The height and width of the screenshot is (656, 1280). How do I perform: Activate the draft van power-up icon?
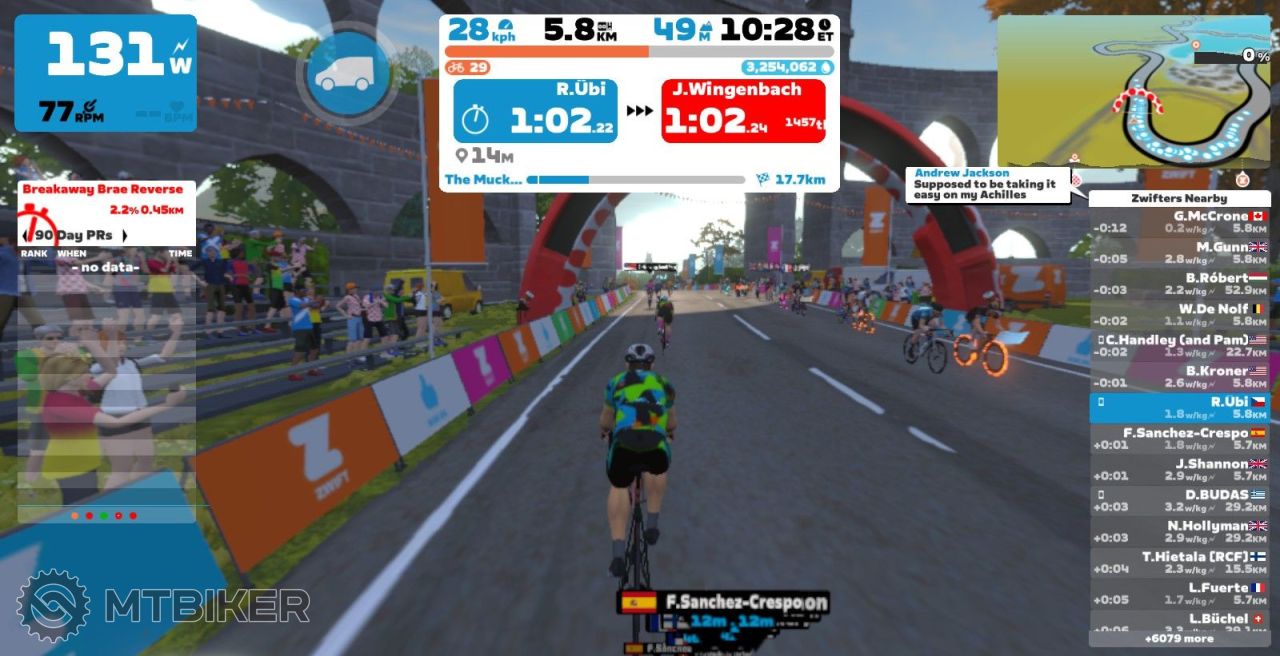pyautogui.click(x=344, y=72)
